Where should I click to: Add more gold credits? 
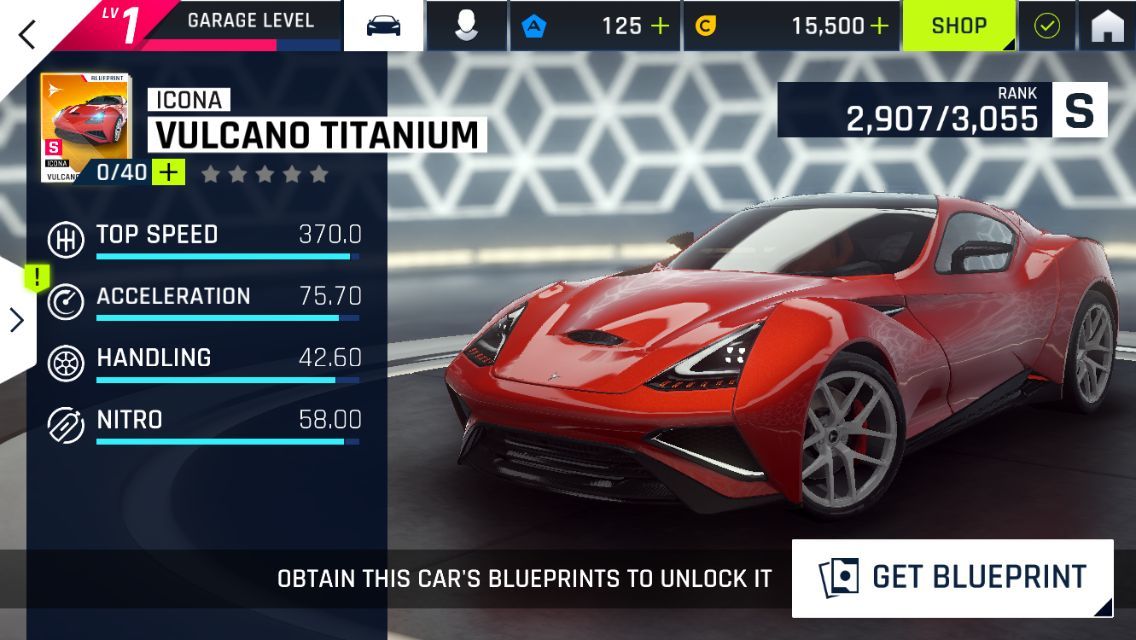879,26
